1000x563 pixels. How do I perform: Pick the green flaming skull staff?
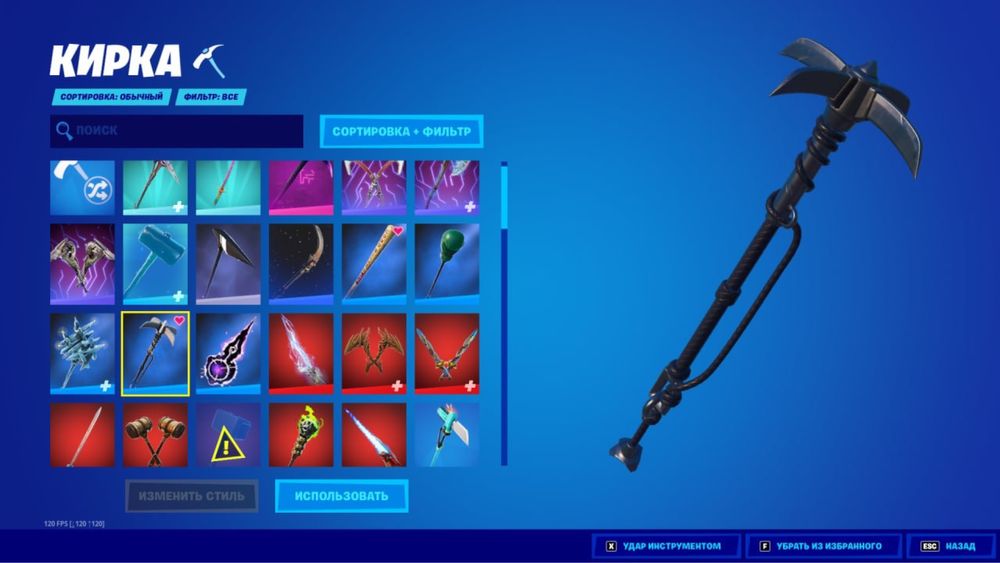point(301,434)
